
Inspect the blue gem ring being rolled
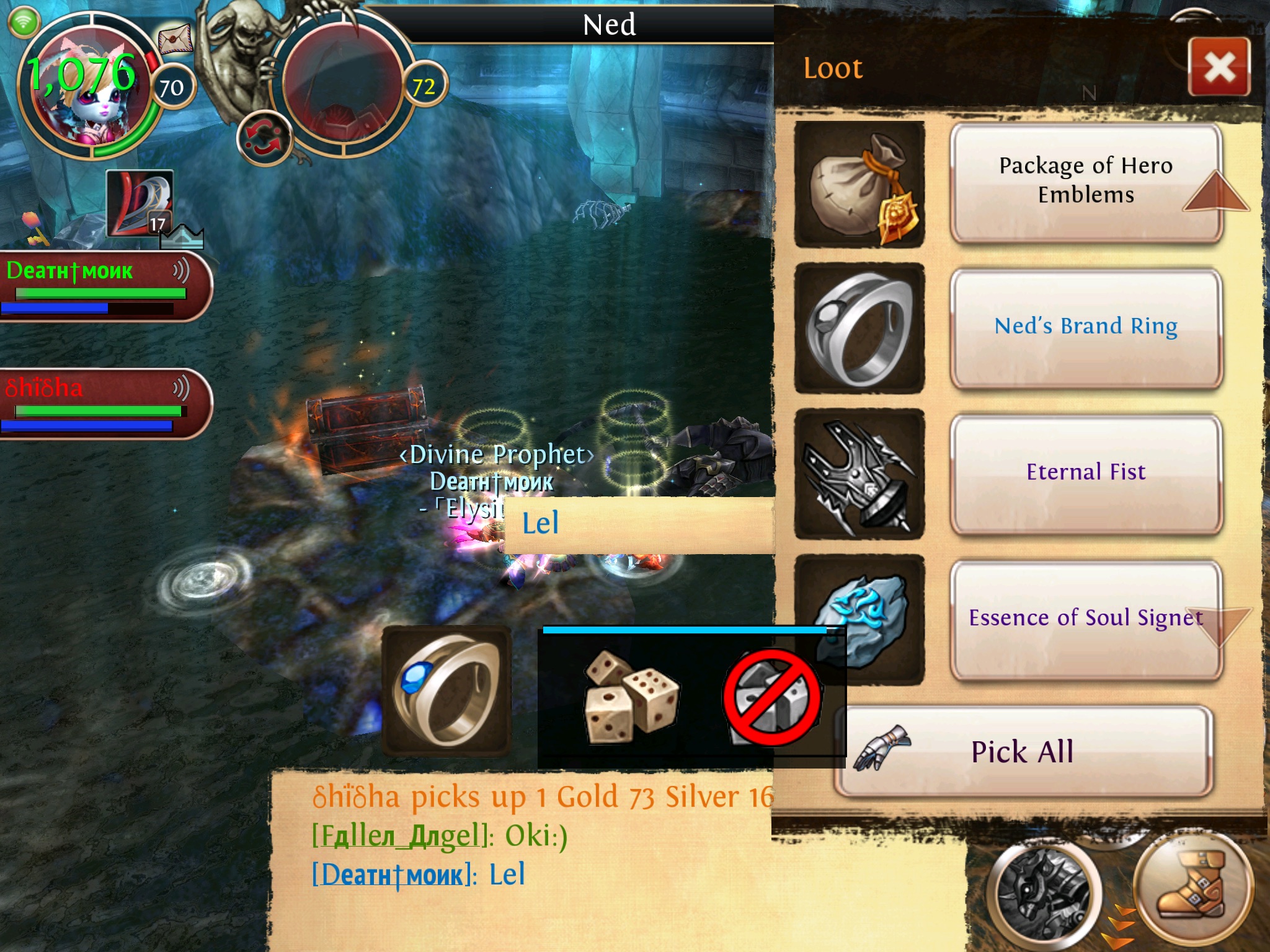(x=446, y=691)
